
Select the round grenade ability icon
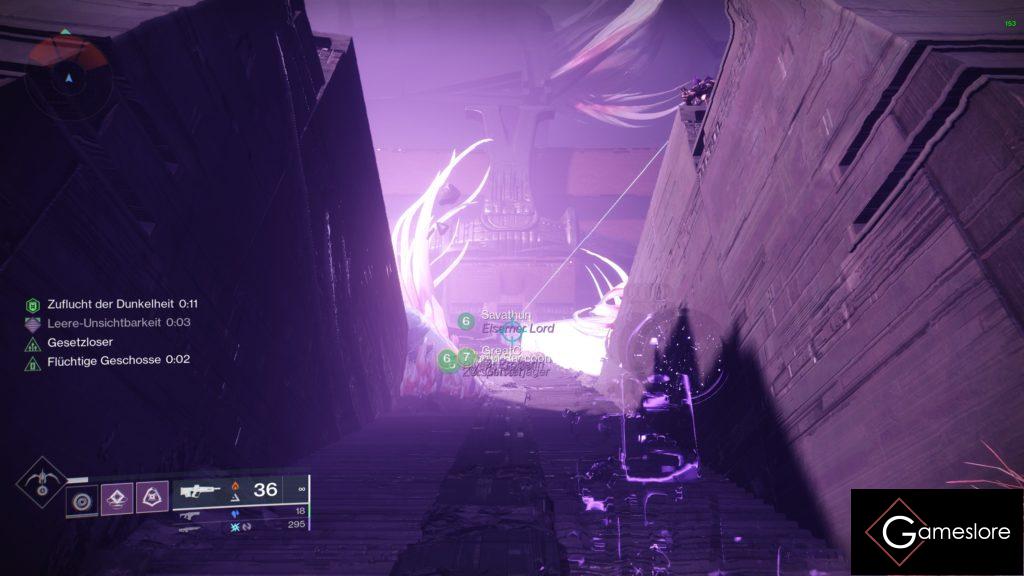pos(82,497)
